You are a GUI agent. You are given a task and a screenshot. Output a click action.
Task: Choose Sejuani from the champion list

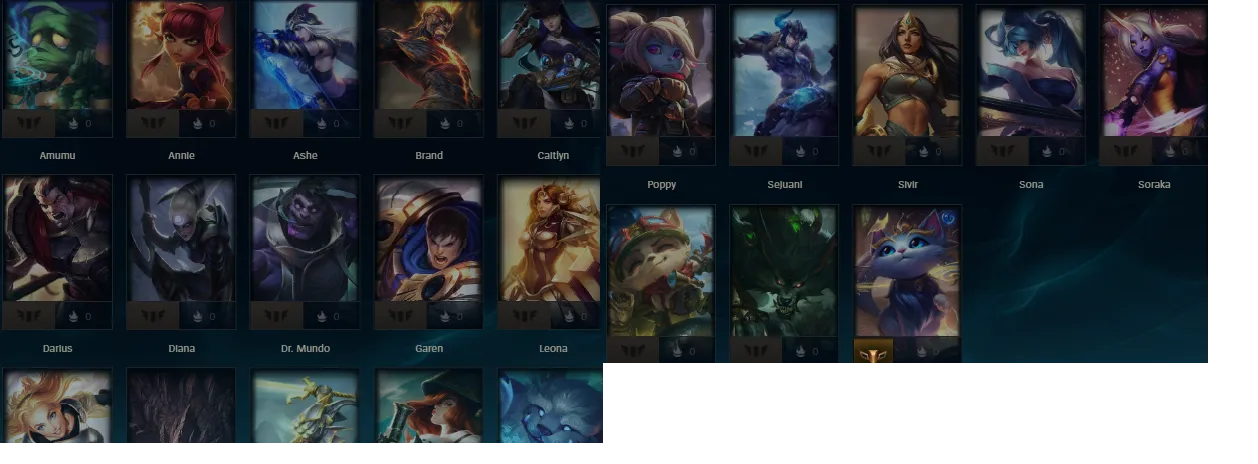coord(785,72)
